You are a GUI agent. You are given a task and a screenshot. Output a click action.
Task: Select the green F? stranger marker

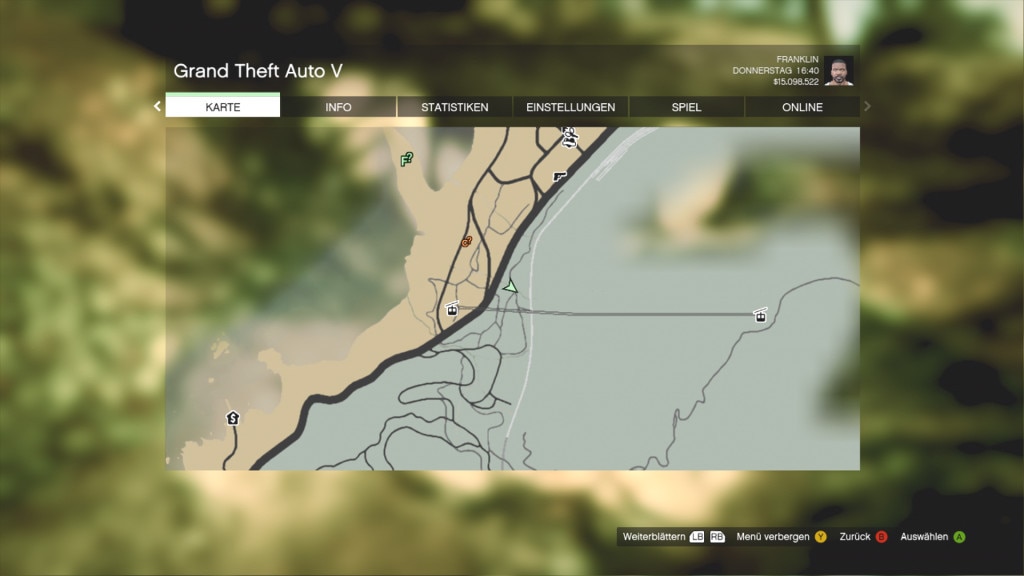click(407, 159)
